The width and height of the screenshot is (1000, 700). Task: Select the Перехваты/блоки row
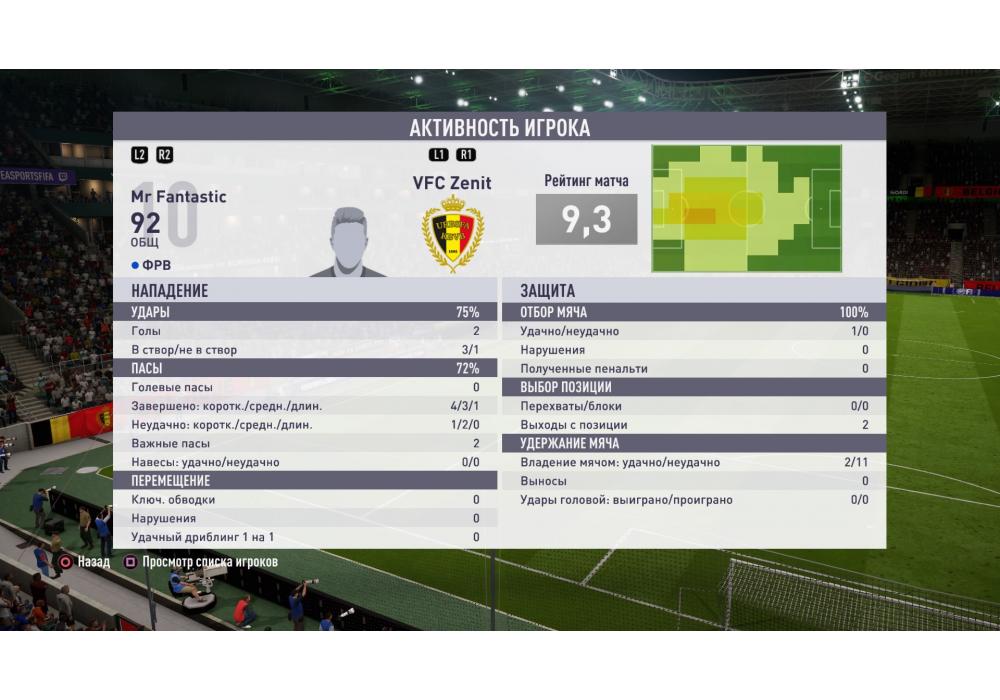click(694, 406)
